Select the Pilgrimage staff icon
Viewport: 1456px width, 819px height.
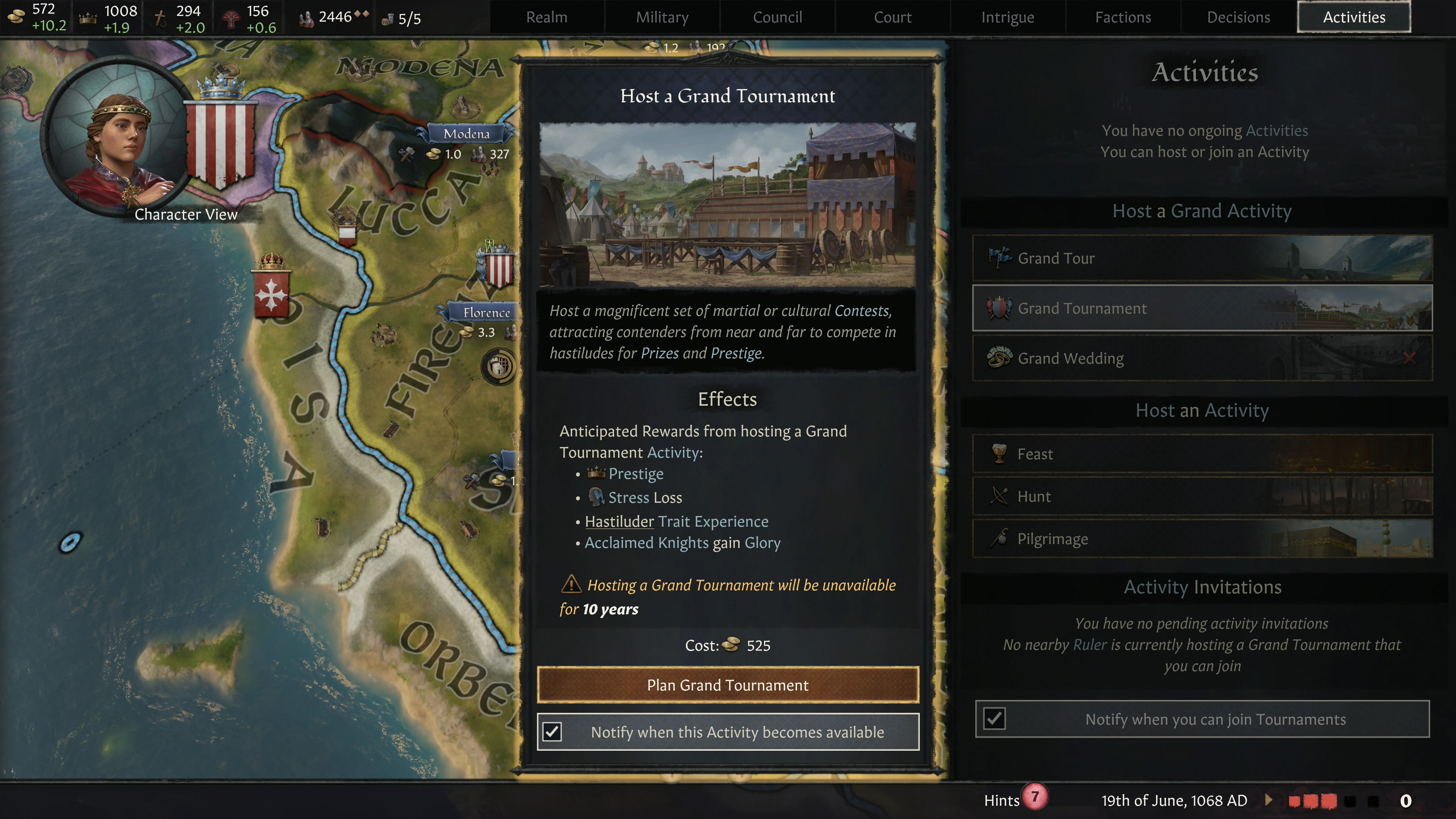point(1000,538)
